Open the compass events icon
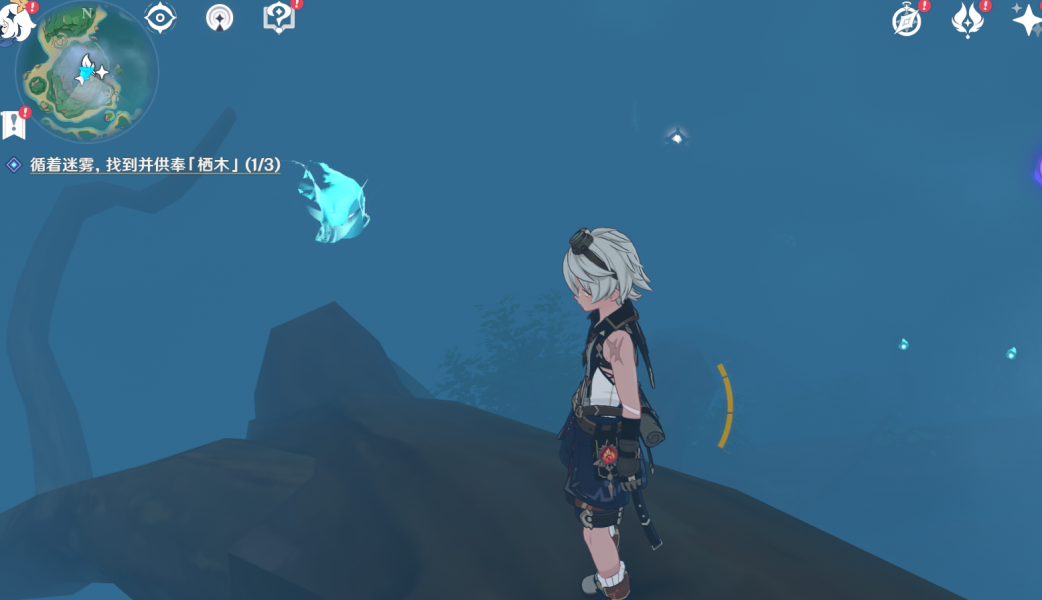1042x600 pixels. click(x=907, y=21)
